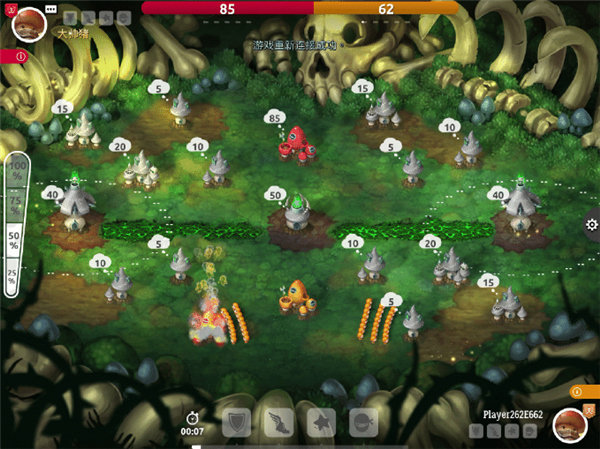600x449 pixels.
Task: Activate the winged boot speed skill
Action: [x=279, y=421]
